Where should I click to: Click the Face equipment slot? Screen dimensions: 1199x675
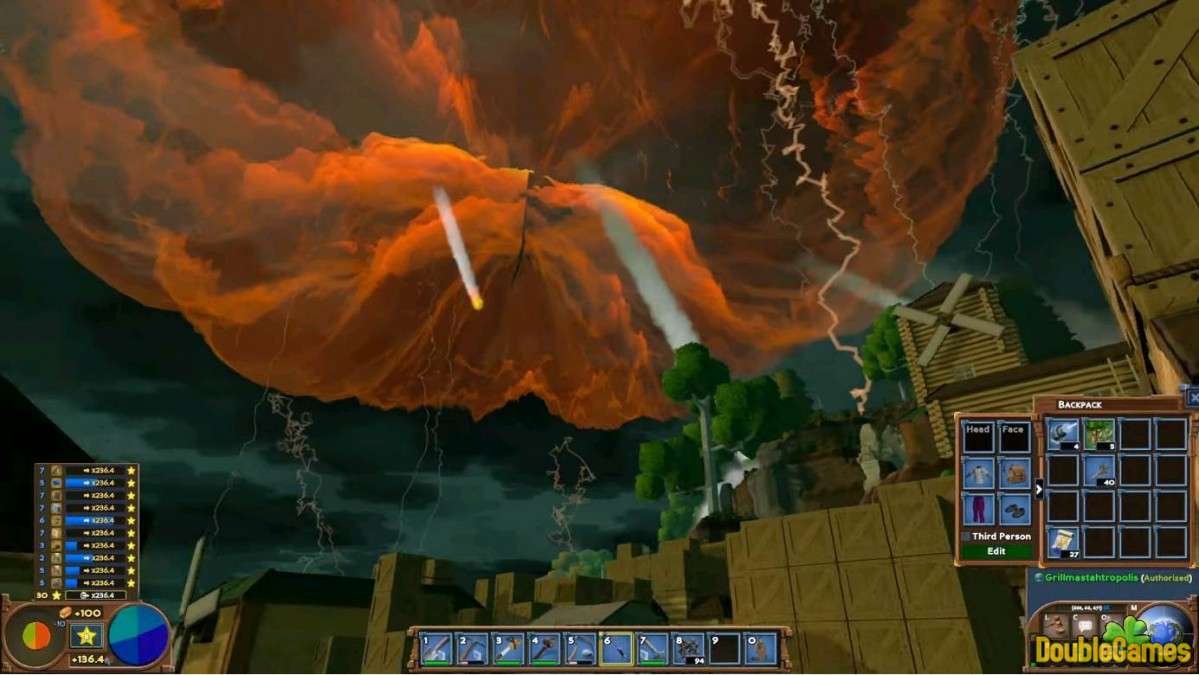click(1013, 436)
